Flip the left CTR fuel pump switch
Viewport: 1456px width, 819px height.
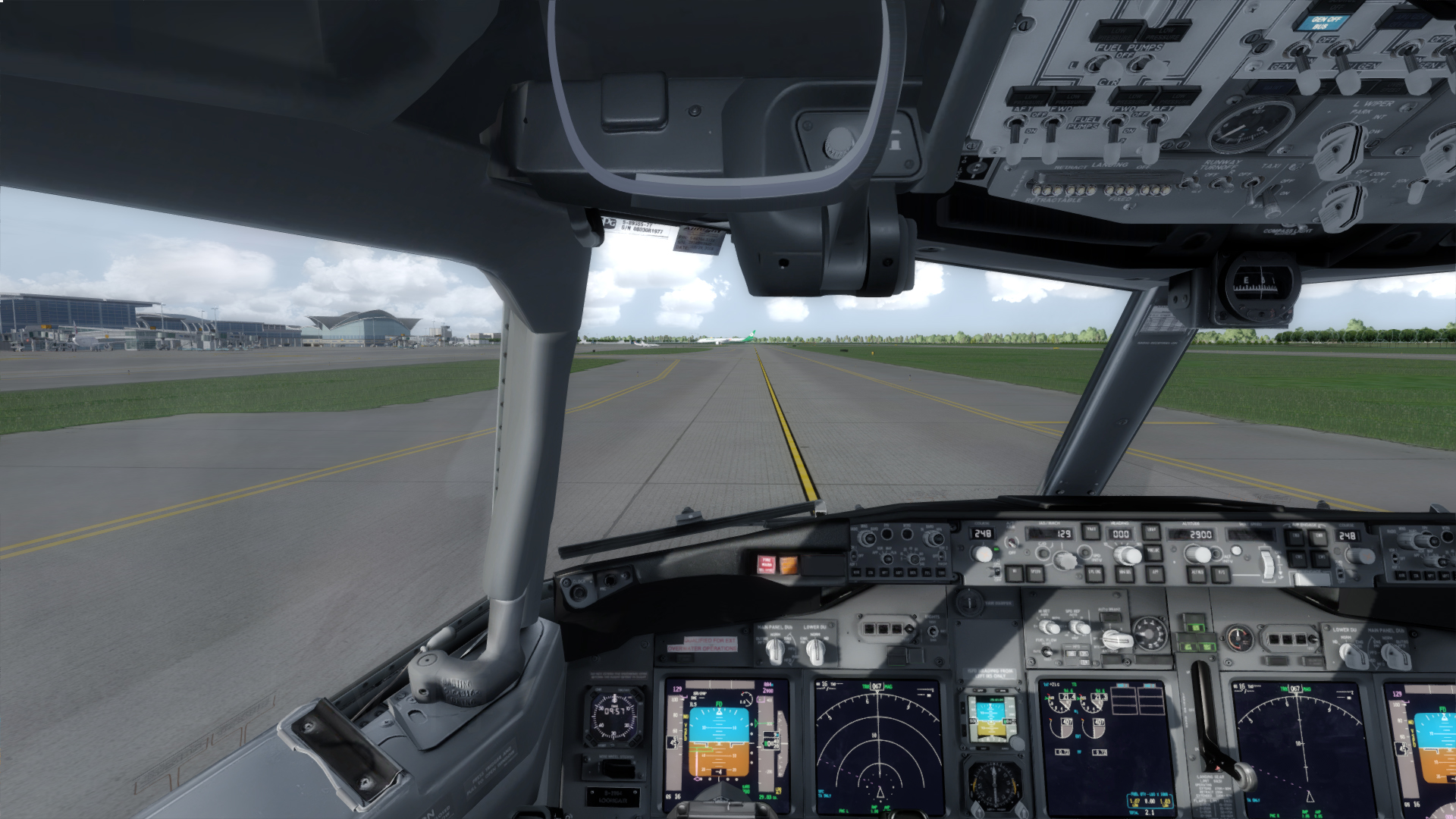pyautogui.click(x=1100, y=67)
